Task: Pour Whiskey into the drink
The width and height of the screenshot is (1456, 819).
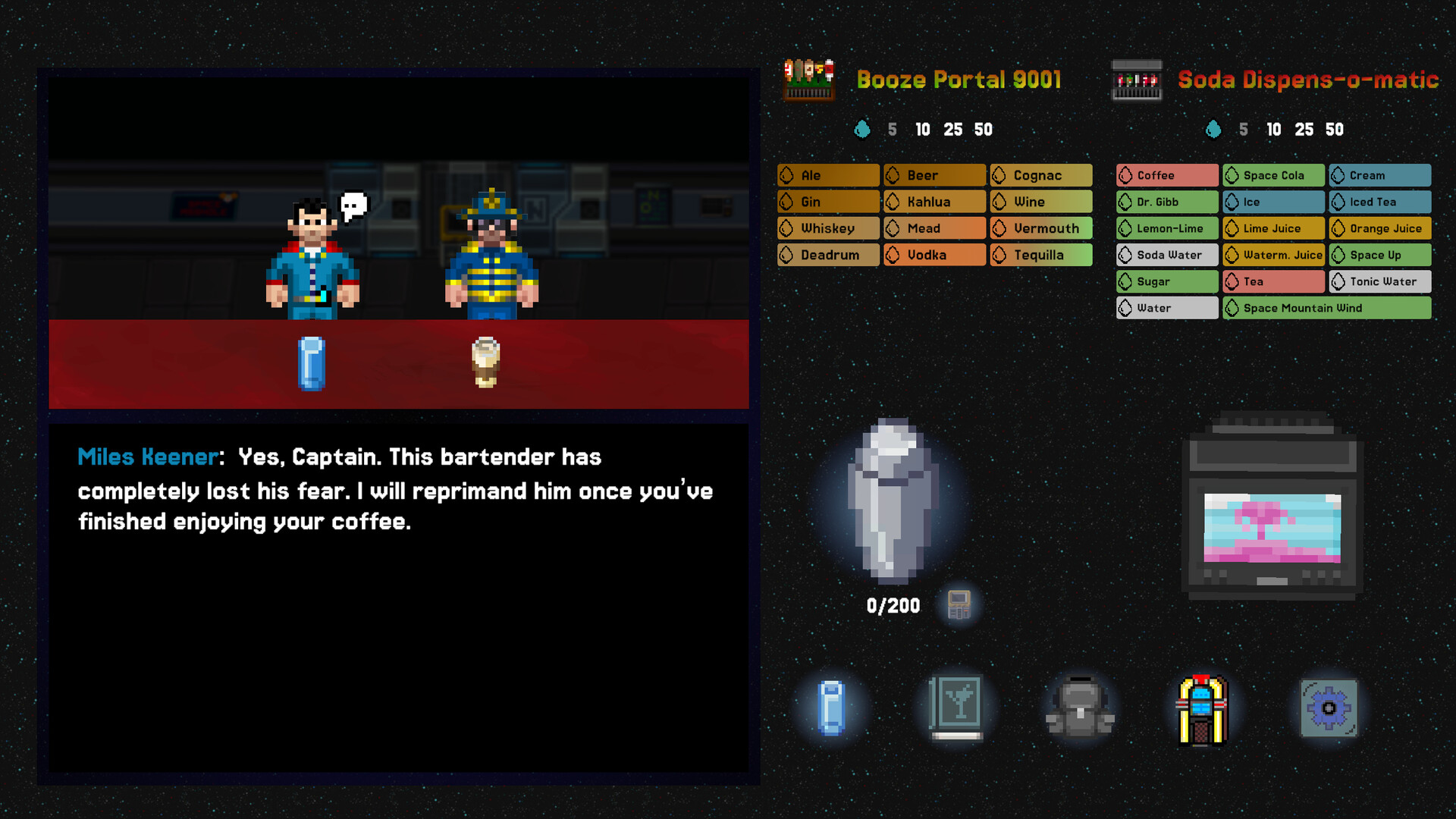Action: point(827,227)
